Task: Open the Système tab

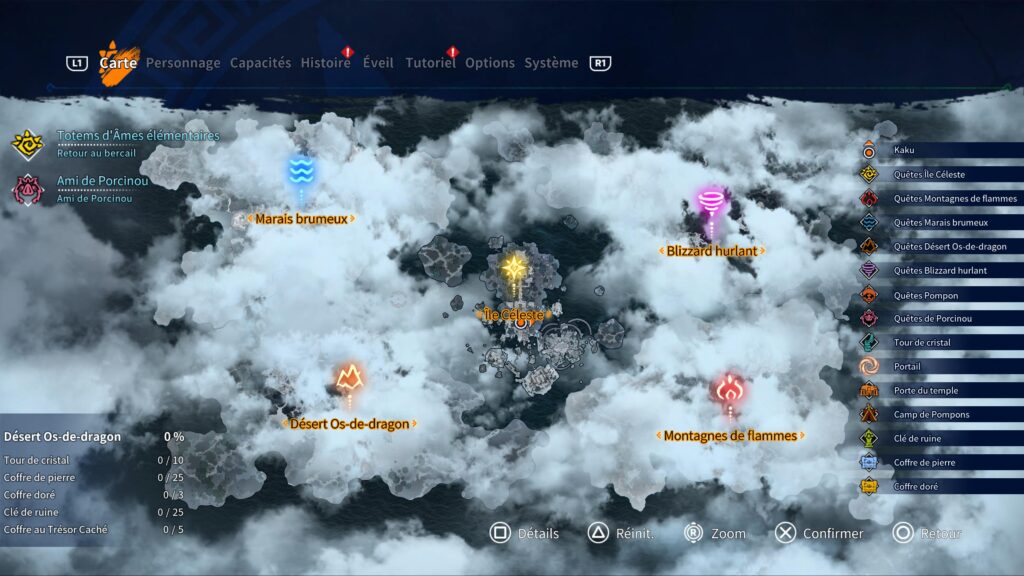Action: tap(551, 63)
